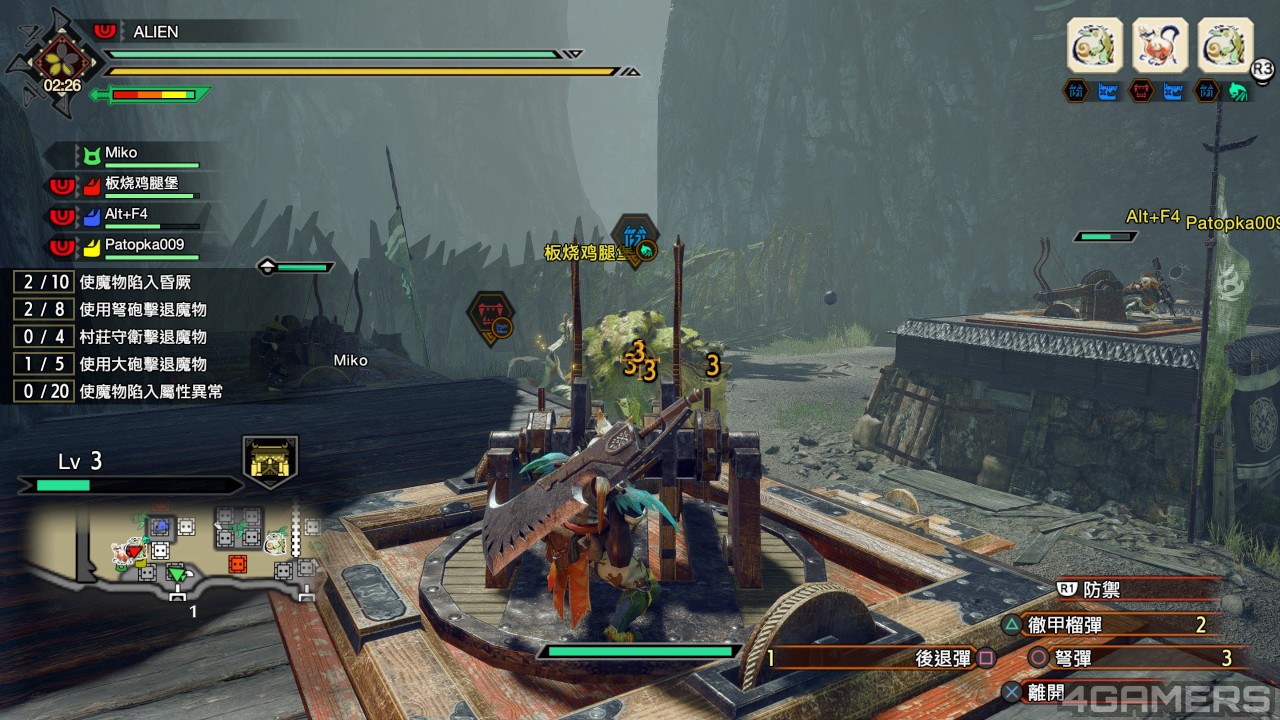Pick party member Patopka009 in the list
Image resolution: width=1280 pixels, height=720 pixels.
(144, 244)
